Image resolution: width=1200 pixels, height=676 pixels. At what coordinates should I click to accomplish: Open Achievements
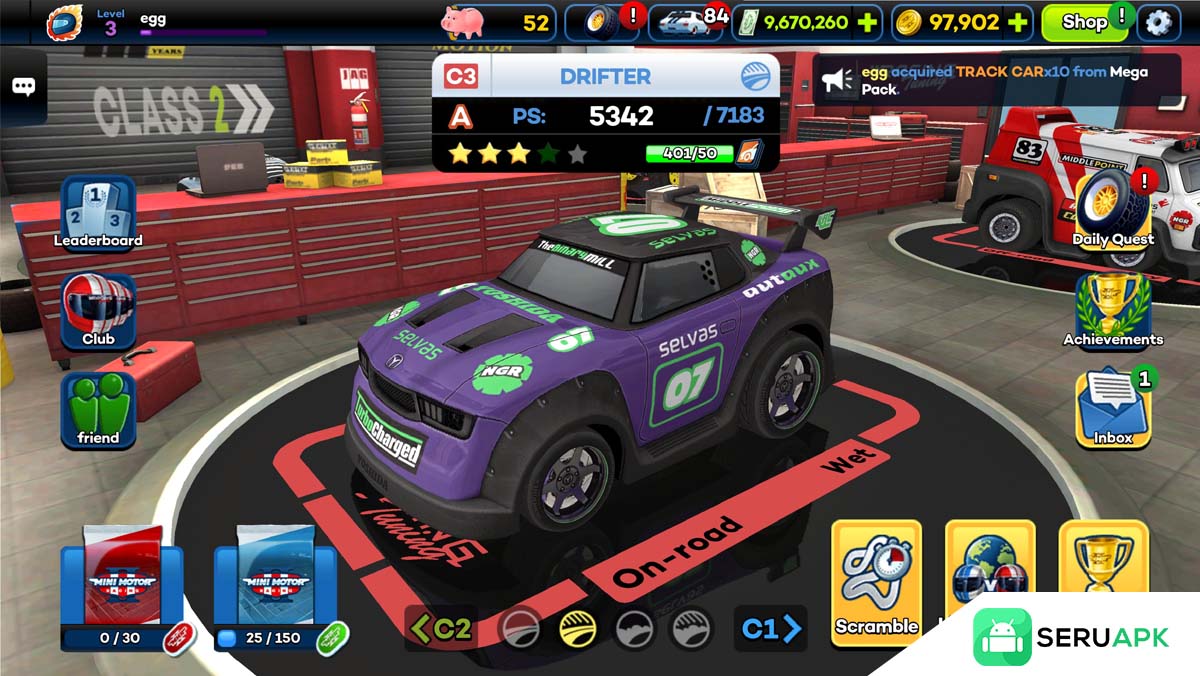1113,310
